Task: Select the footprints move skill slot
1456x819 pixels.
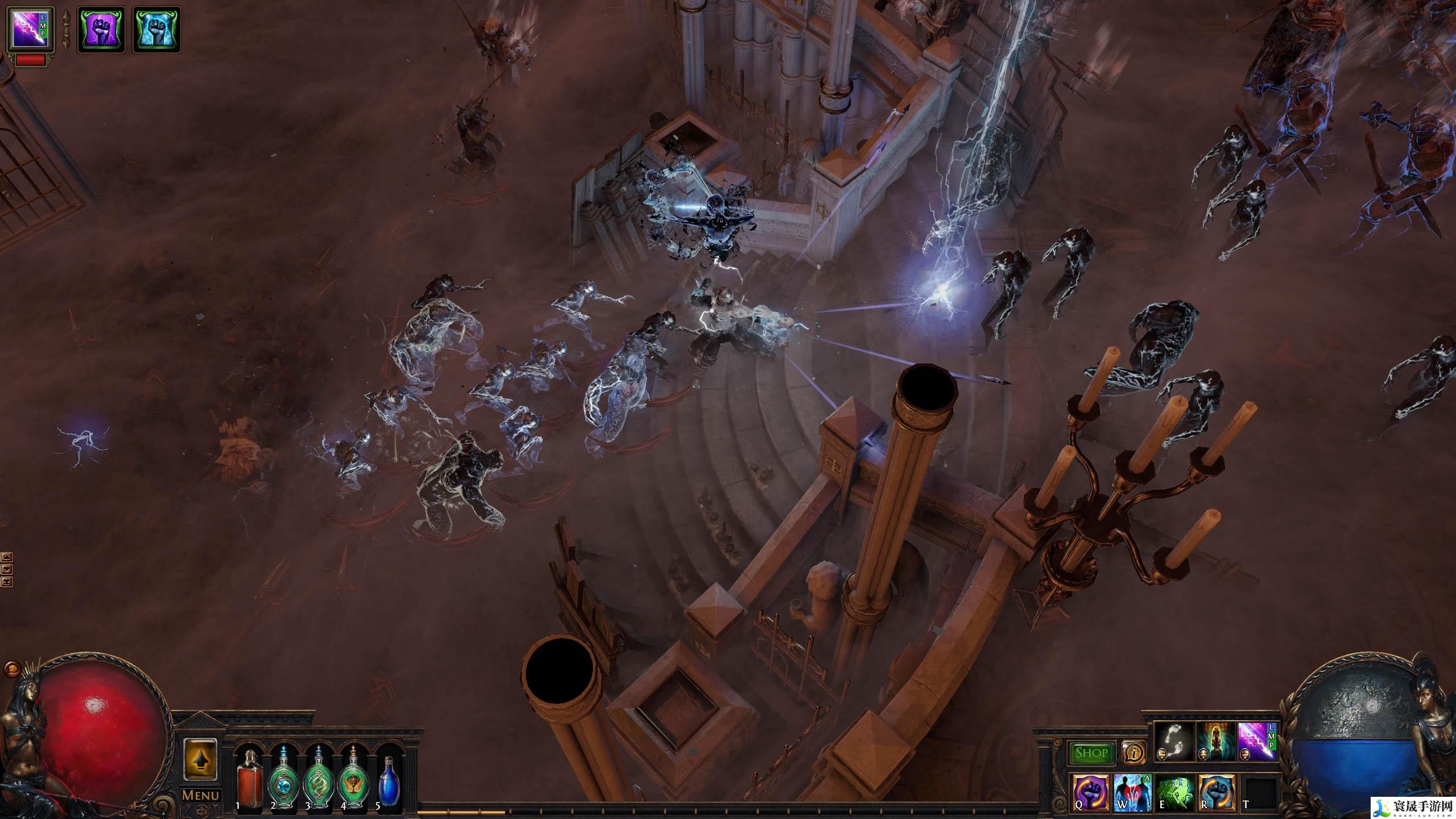Action: 1174,742
